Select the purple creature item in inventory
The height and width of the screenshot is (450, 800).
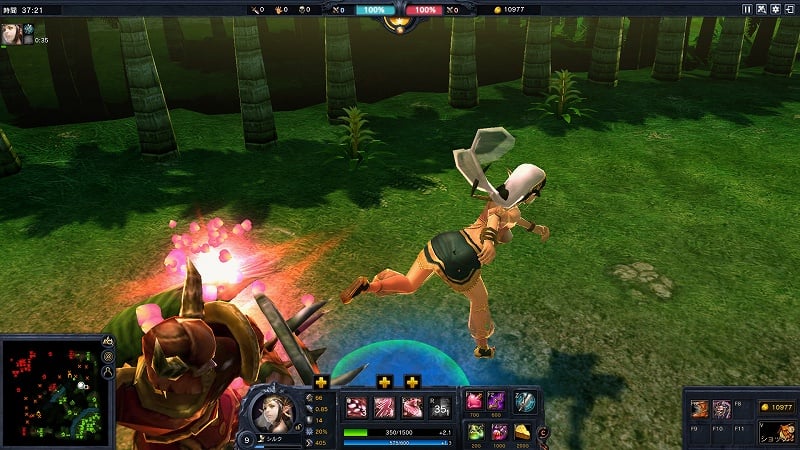[x=721, y=409]
